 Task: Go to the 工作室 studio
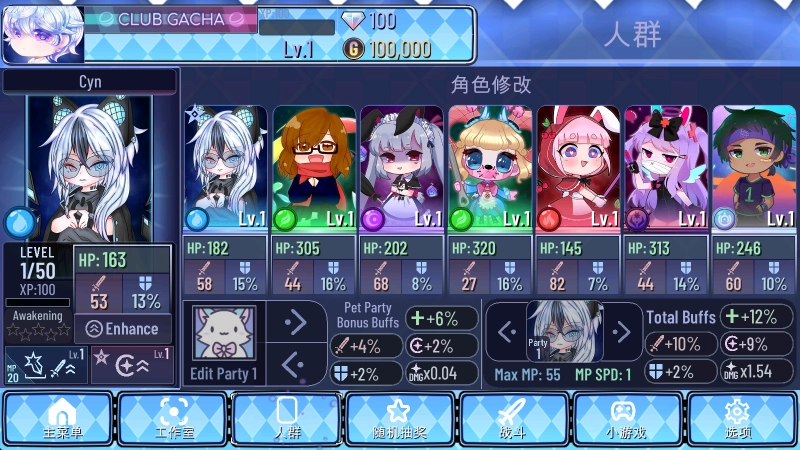tap(173, 418)
